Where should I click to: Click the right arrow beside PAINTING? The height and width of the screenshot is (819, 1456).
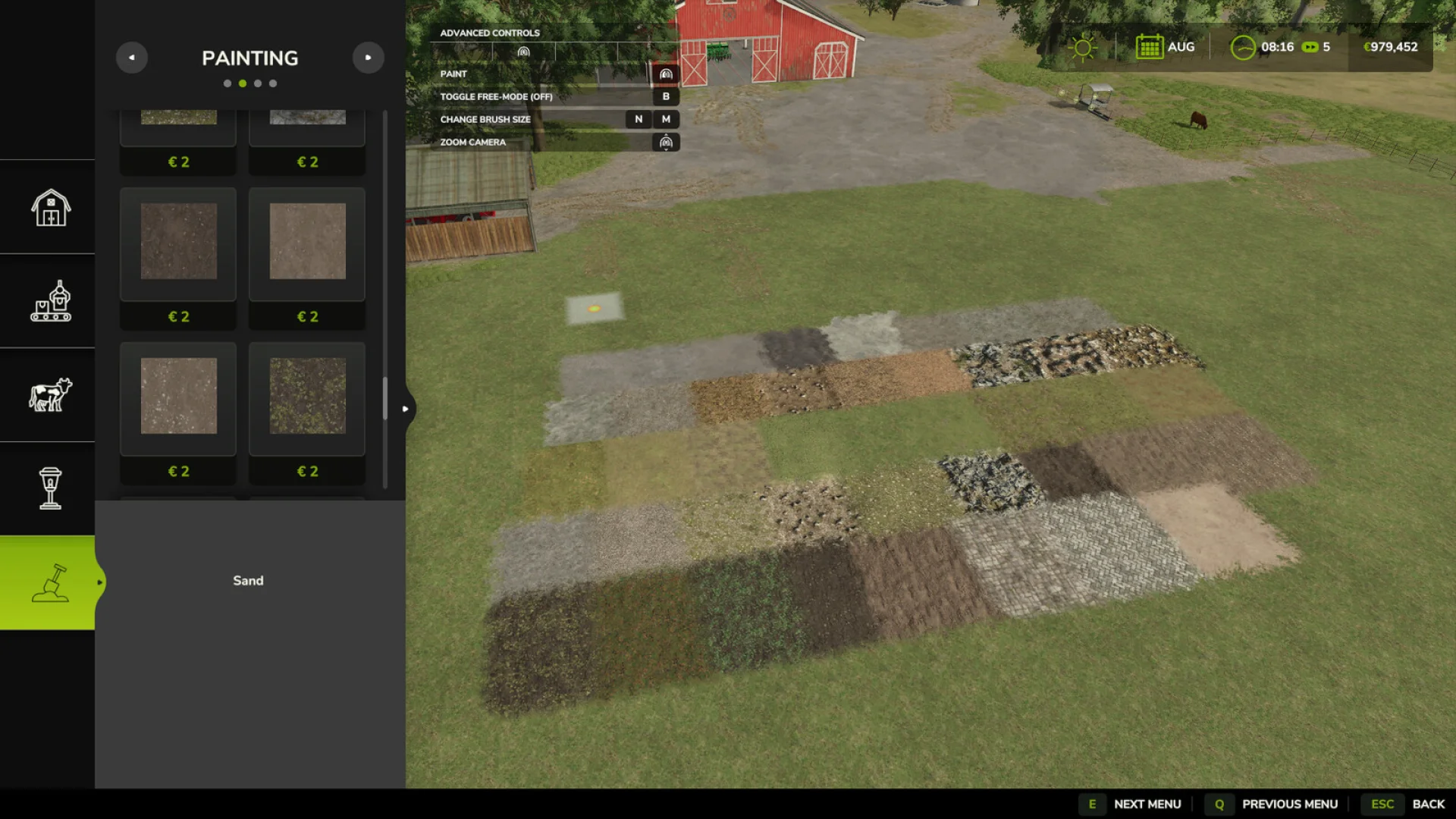pyautogui.click(x=369, y=58)
